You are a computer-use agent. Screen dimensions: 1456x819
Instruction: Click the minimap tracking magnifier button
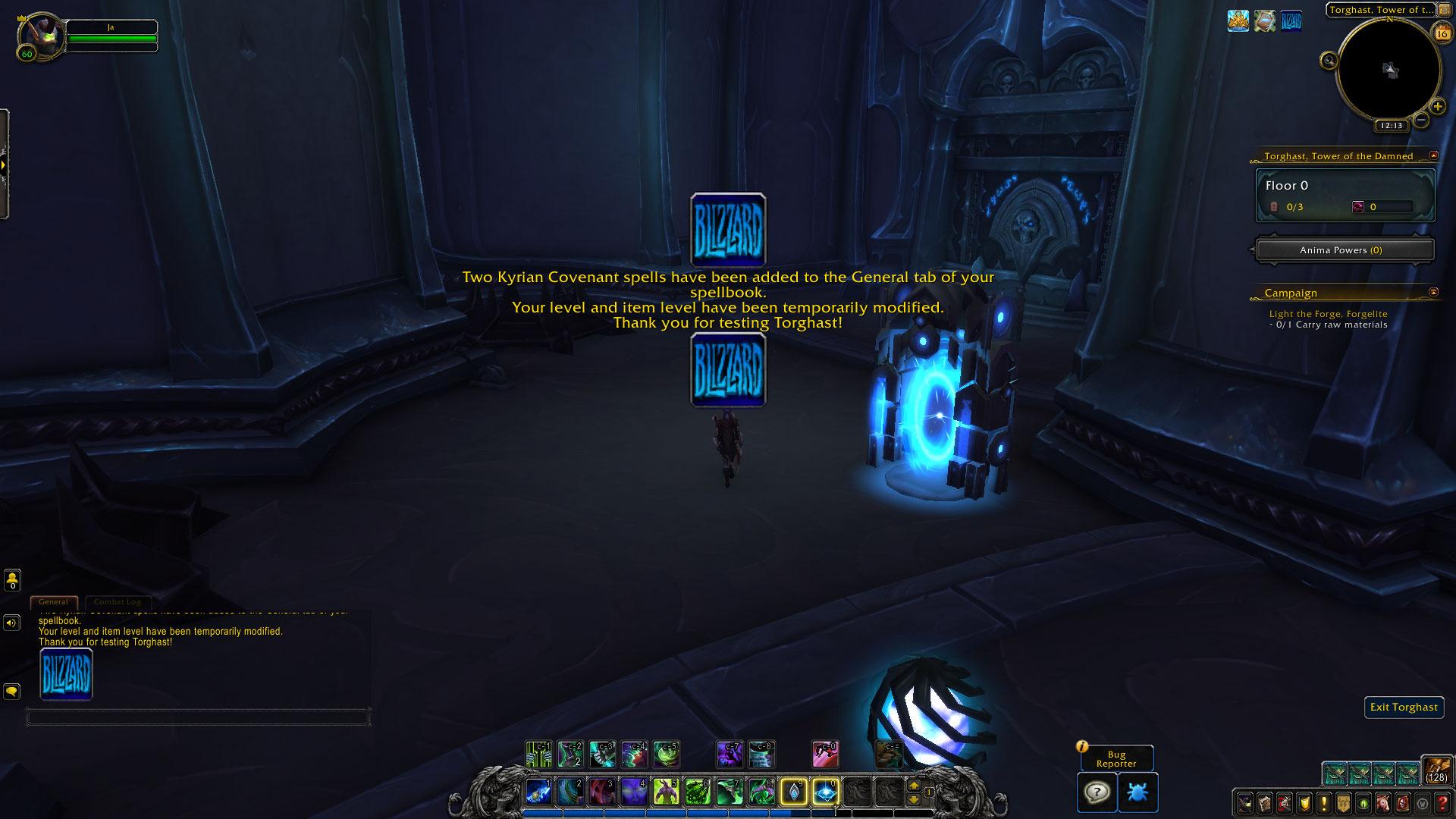coord(1329,61)
